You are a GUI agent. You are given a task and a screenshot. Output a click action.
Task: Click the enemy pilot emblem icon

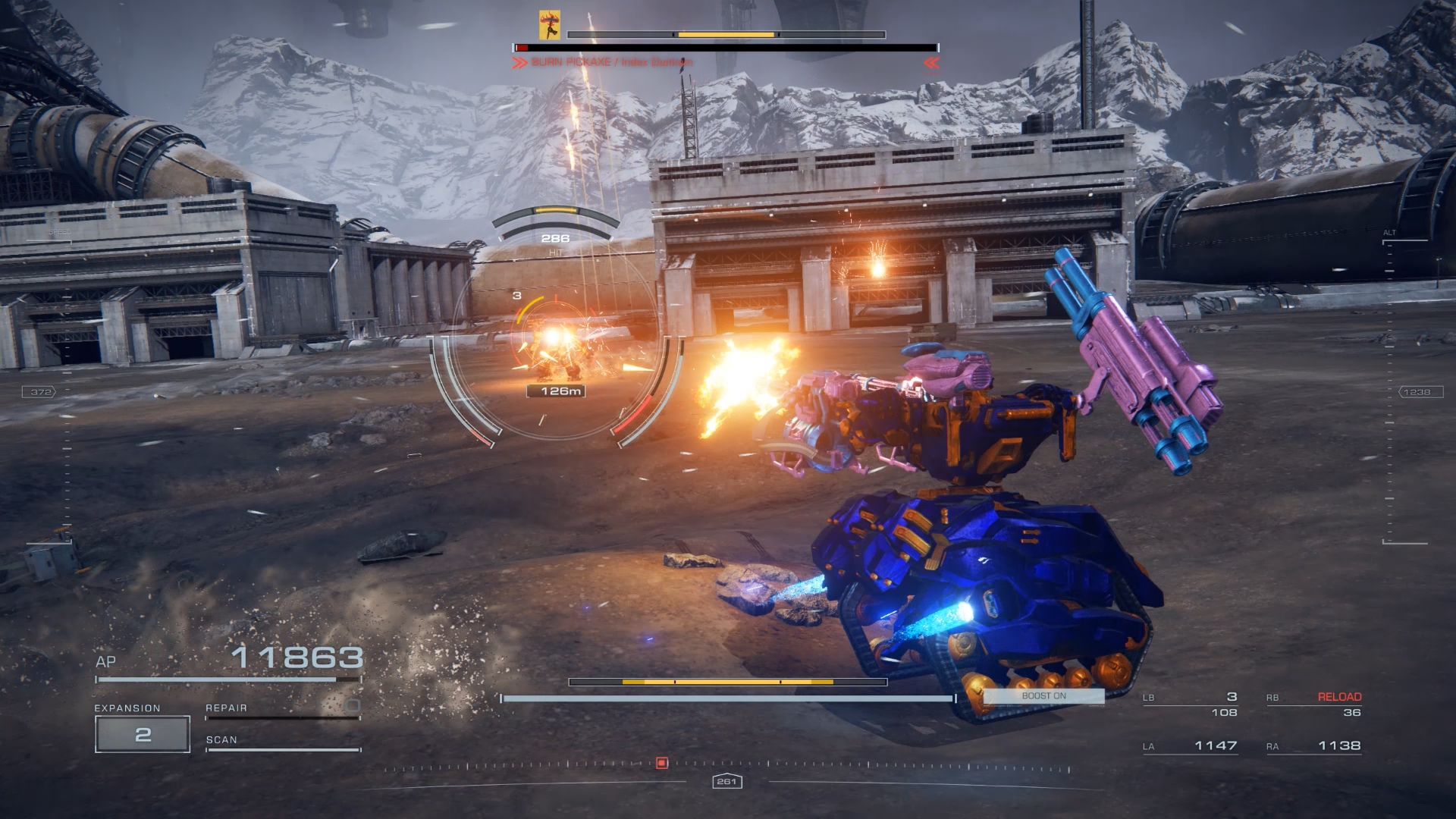click(549, 24)
